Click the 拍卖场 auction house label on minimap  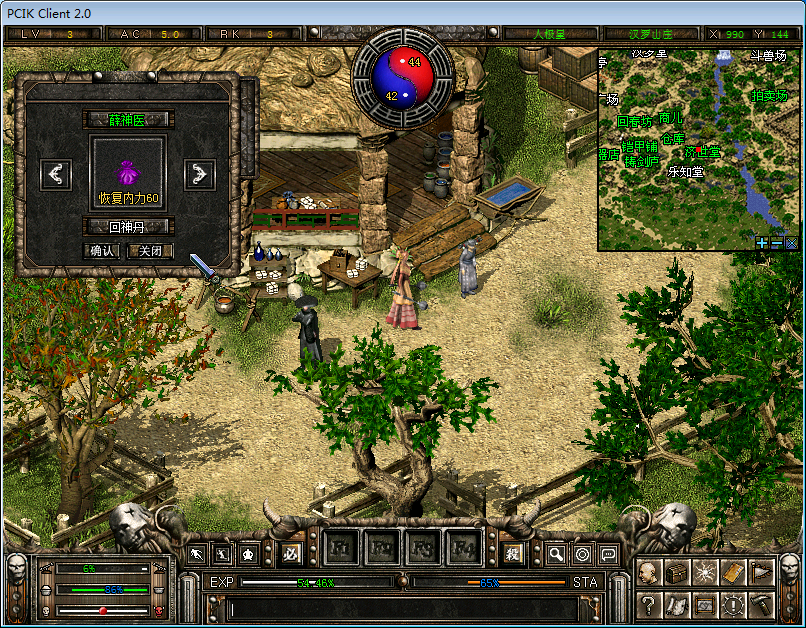(768, 96)
